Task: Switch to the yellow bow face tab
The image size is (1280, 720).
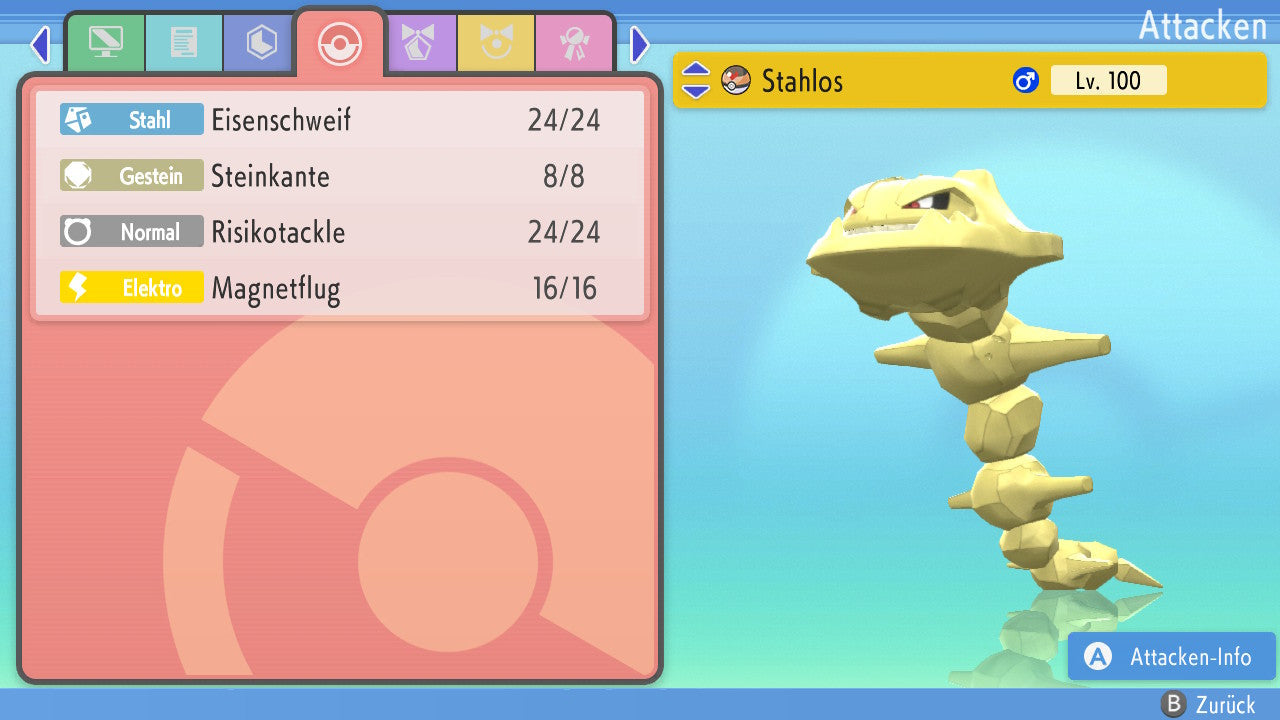Action: (x=497, y=42)
